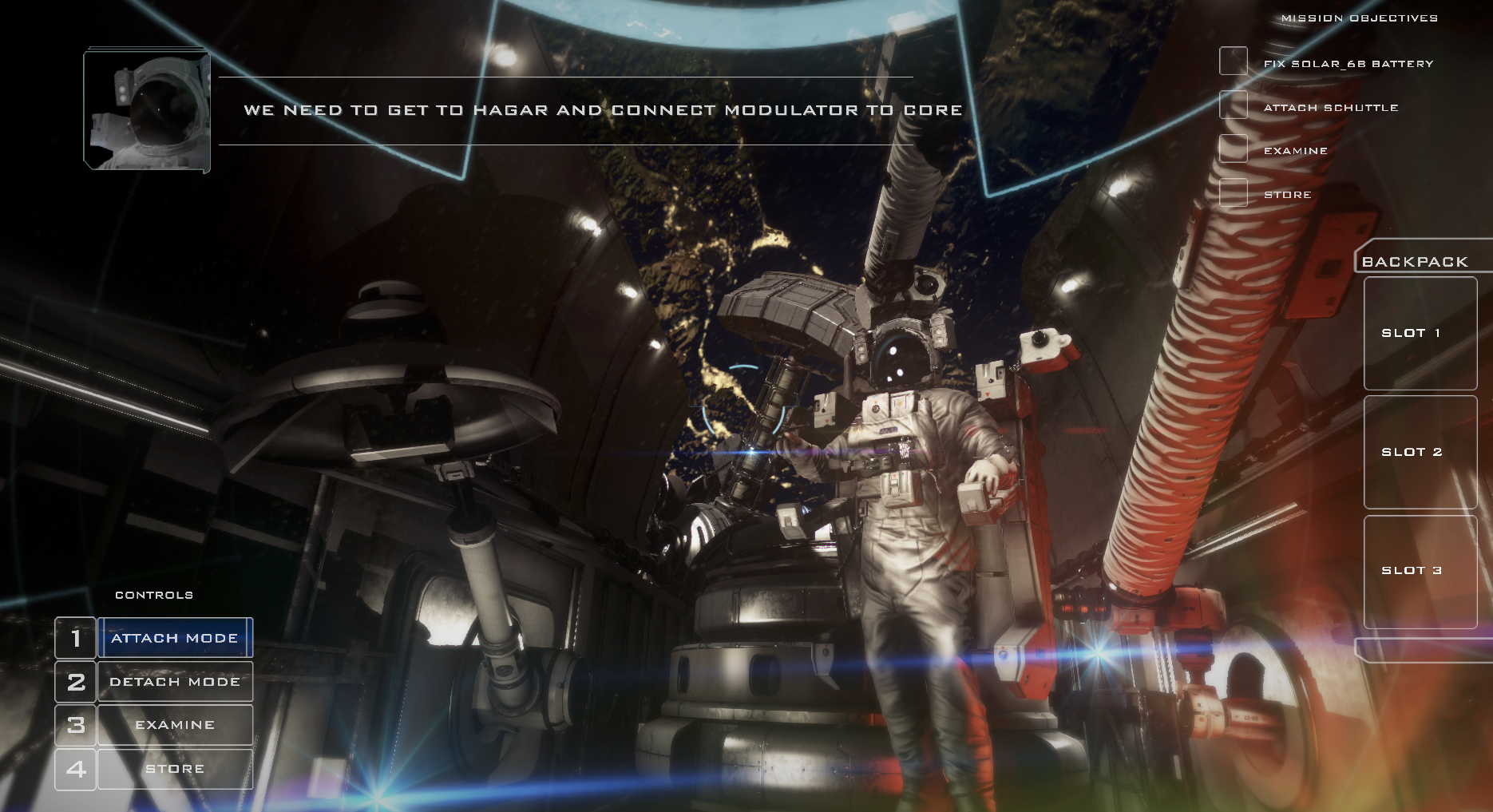Click the numbered key icon for Store
1493x812 pixels.
(75, 767)
